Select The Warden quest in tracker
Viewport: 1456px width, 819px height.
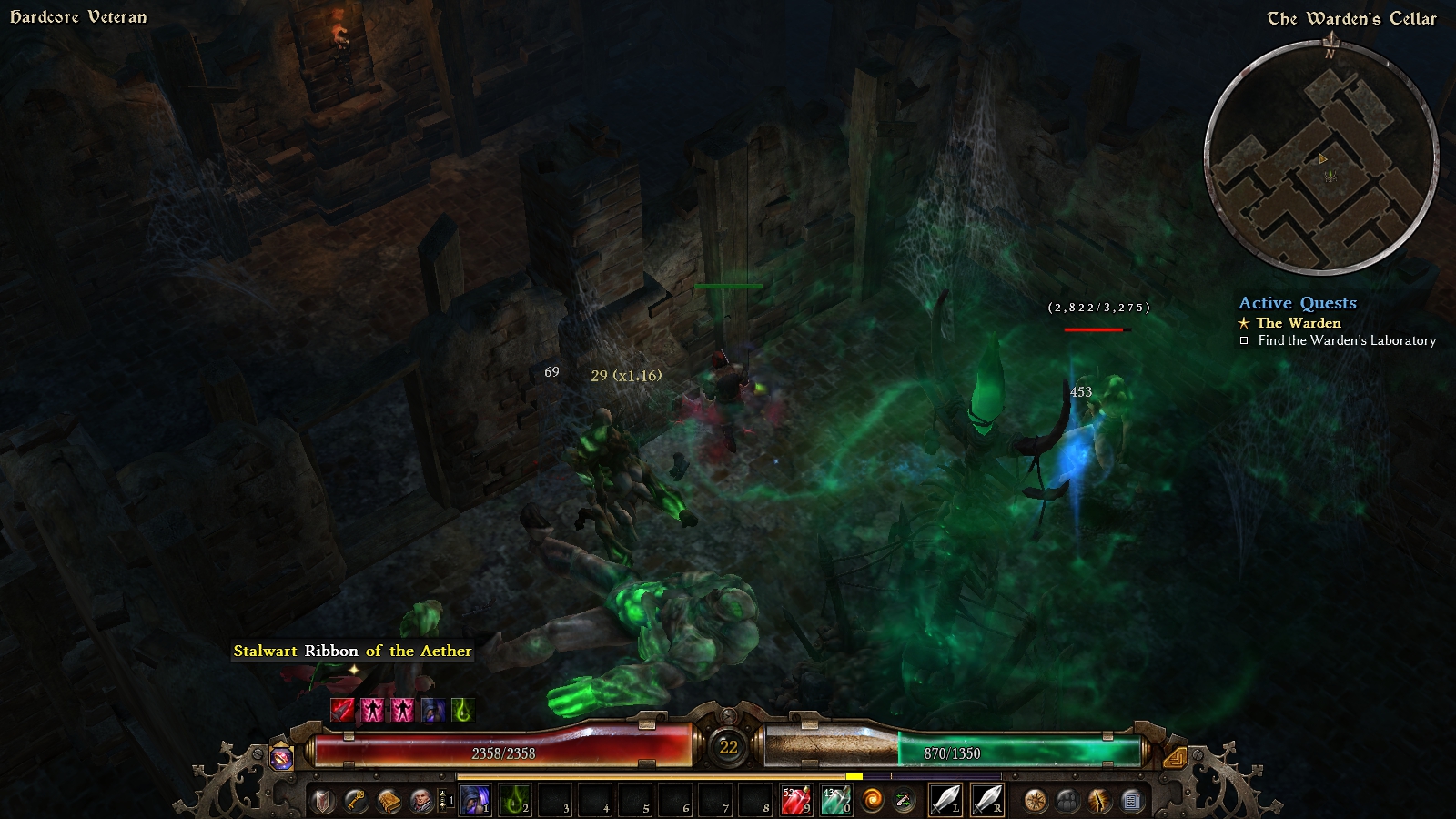click(1298, 323)
